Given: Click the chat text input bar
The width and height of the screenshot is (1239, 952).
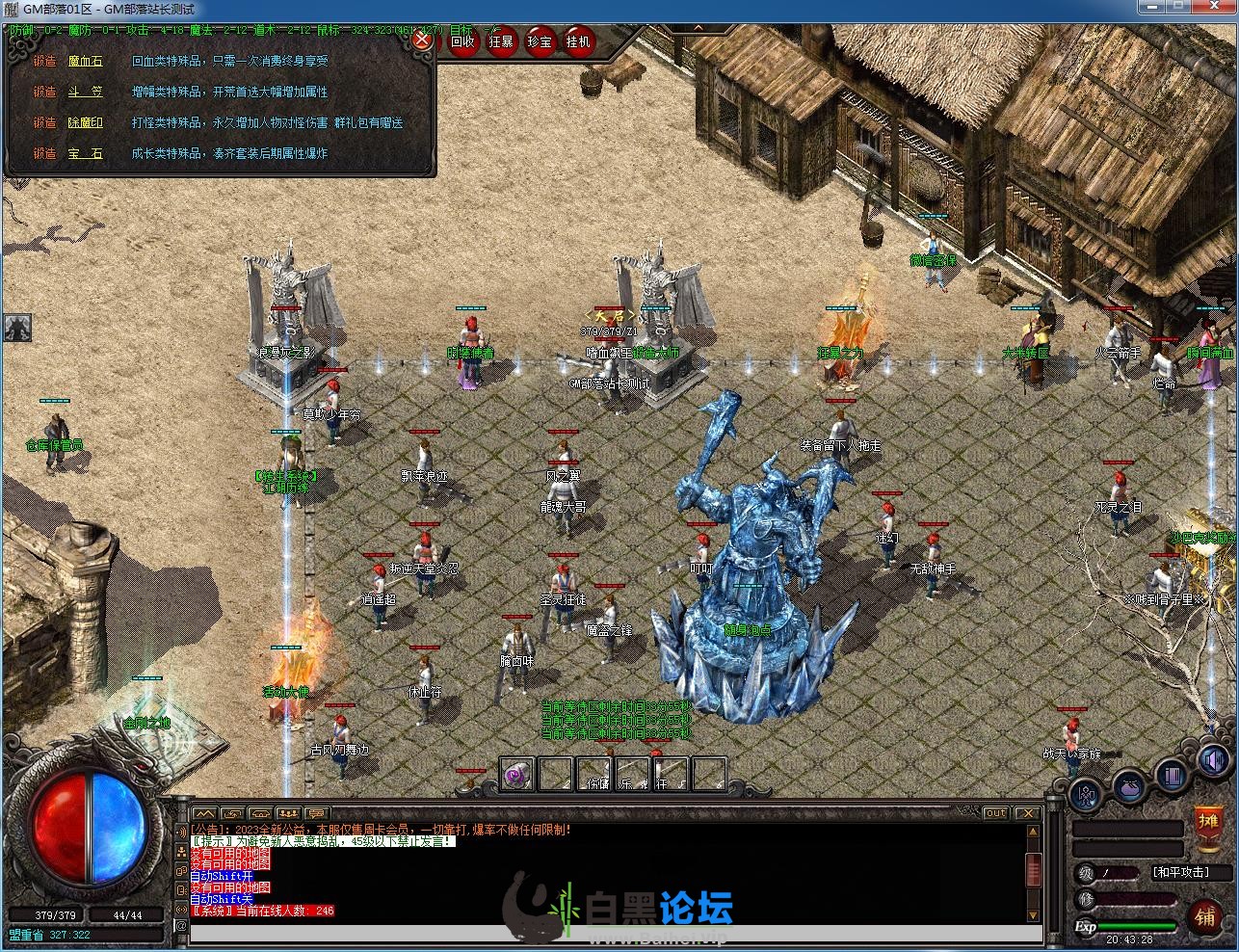Looking at the screenshot, I should point(615,933).
